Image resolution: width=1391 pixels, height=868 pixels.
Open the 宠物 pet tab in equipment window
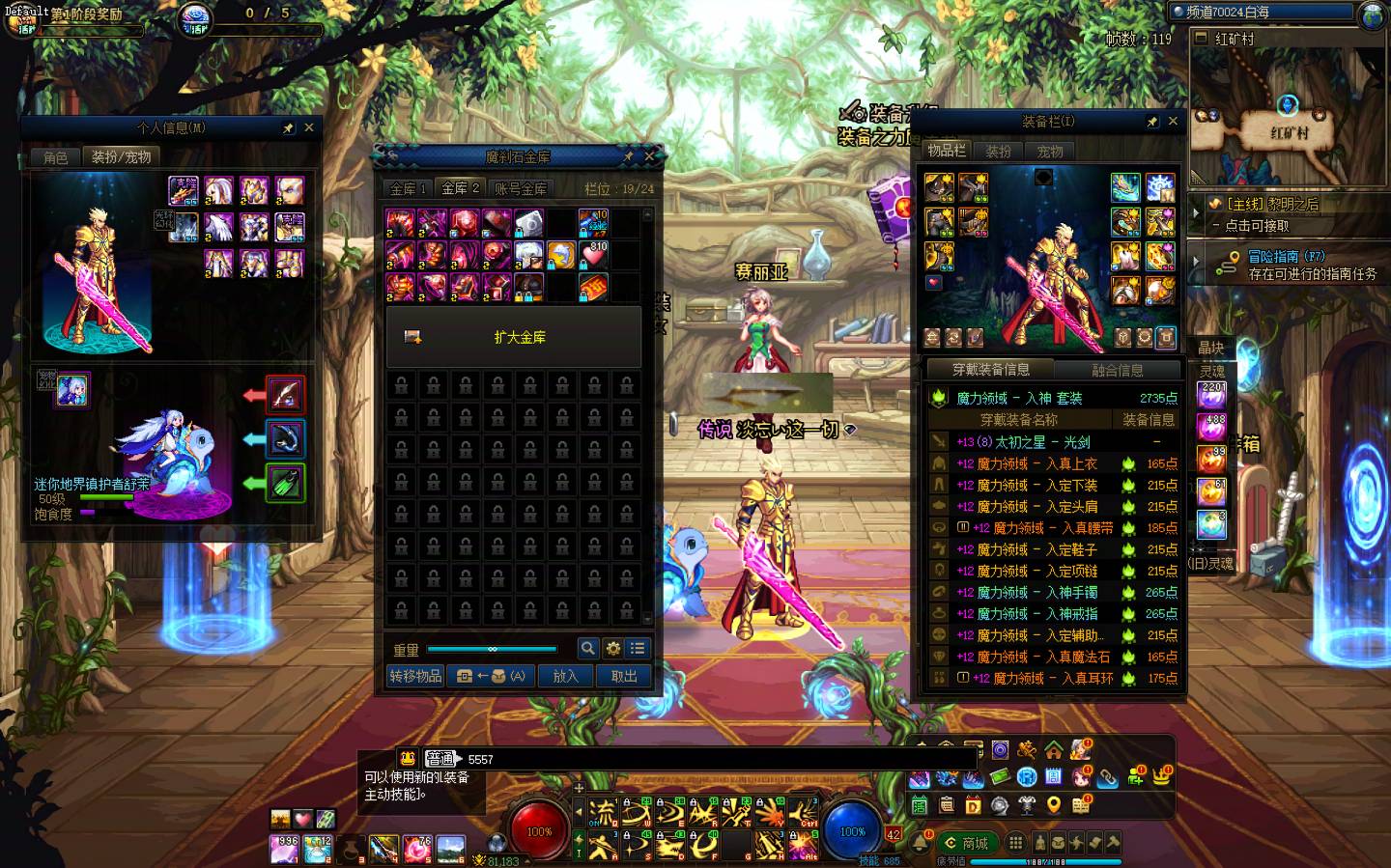tap(1050, 151)
